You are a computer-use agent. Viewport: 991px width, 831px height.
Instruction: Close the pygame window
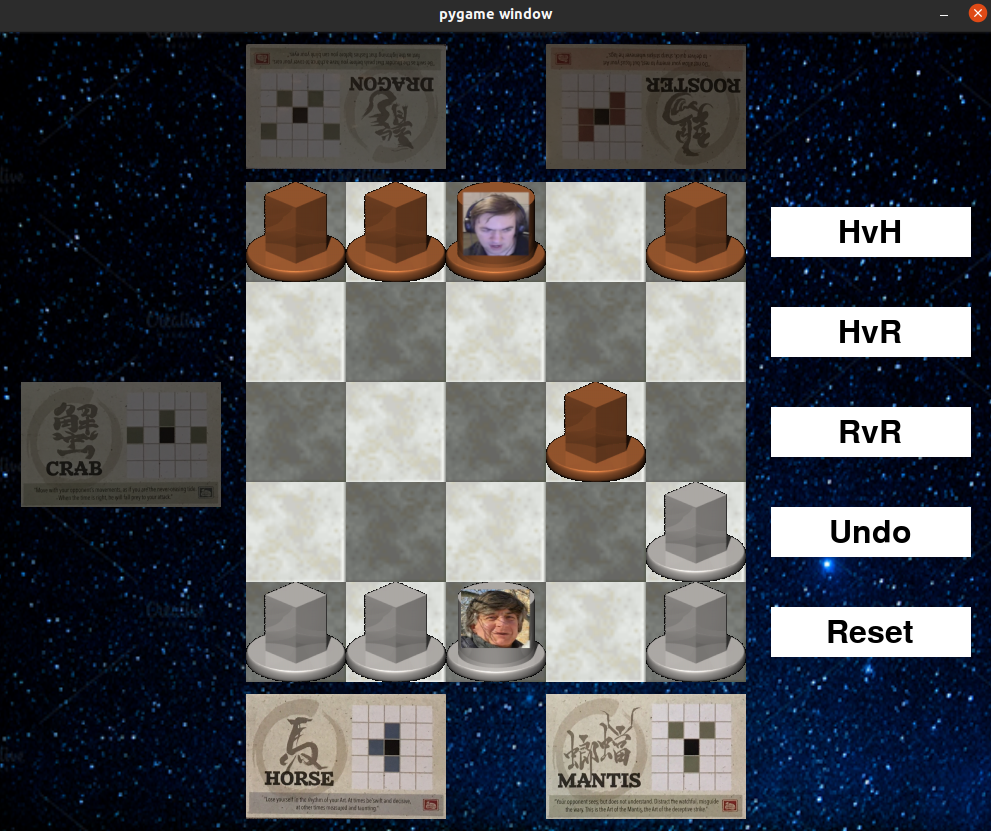point(977,14)
